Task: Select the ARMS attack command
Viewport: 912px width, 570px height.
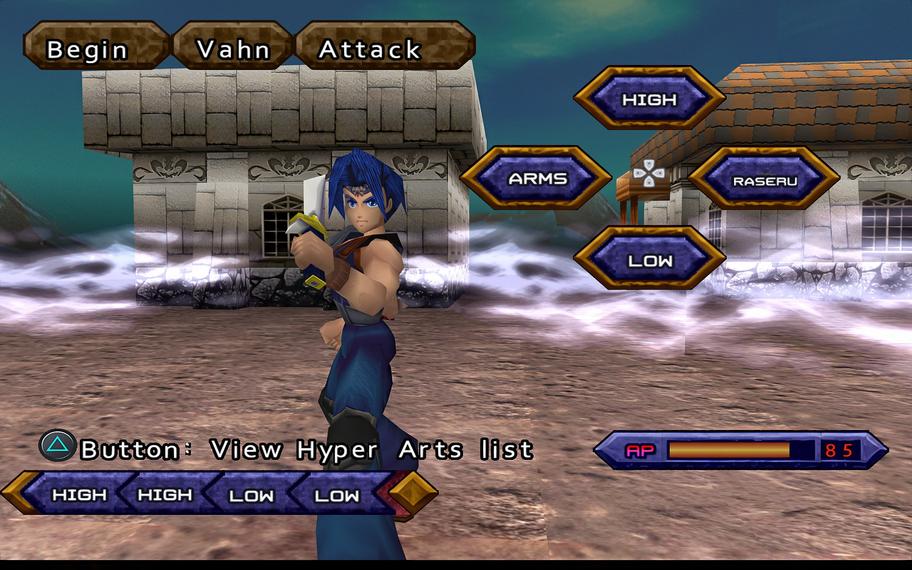Action: point(537,179)
